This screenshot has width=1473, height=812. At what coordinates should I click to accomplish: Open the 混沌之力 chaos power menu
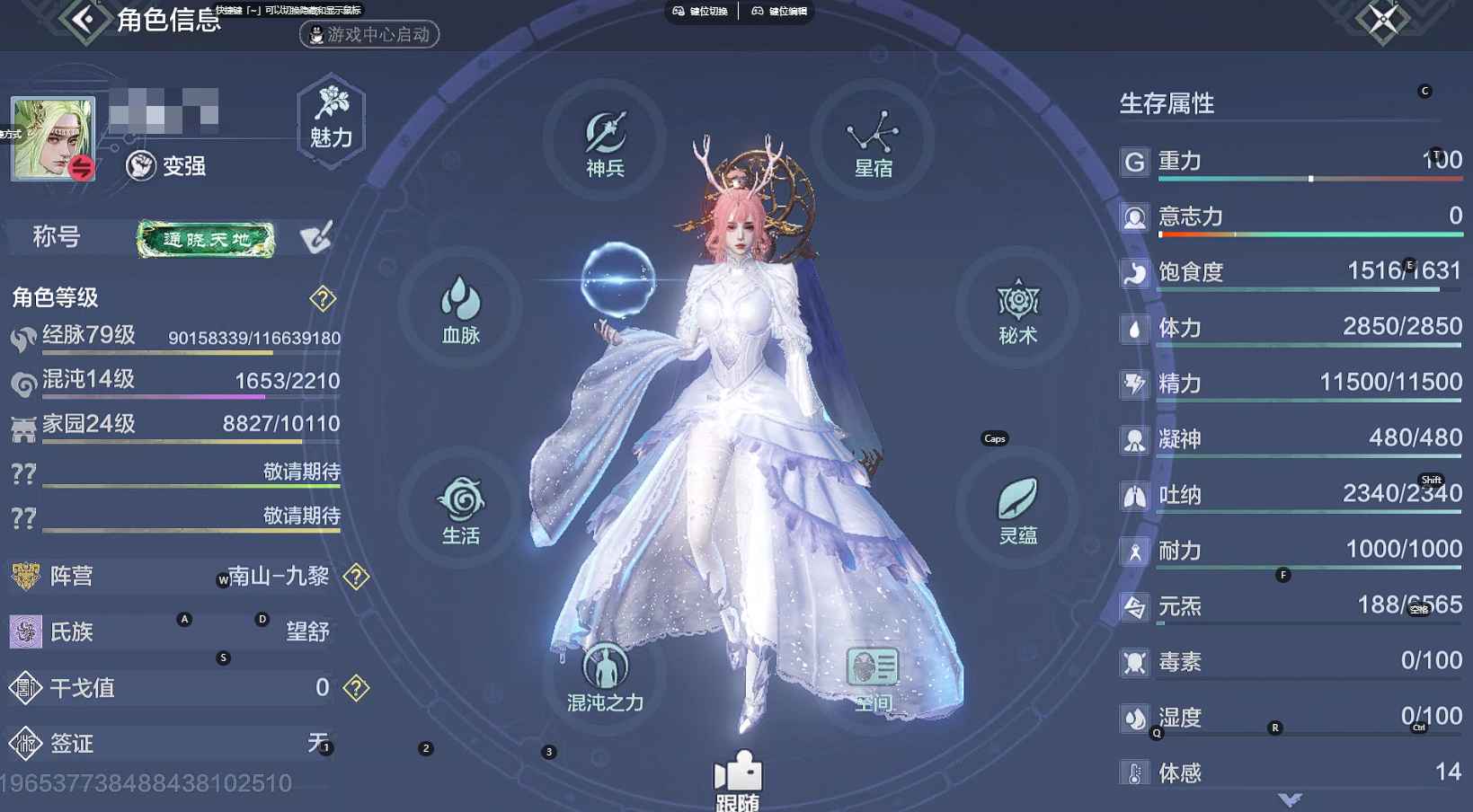coord(605,677)
